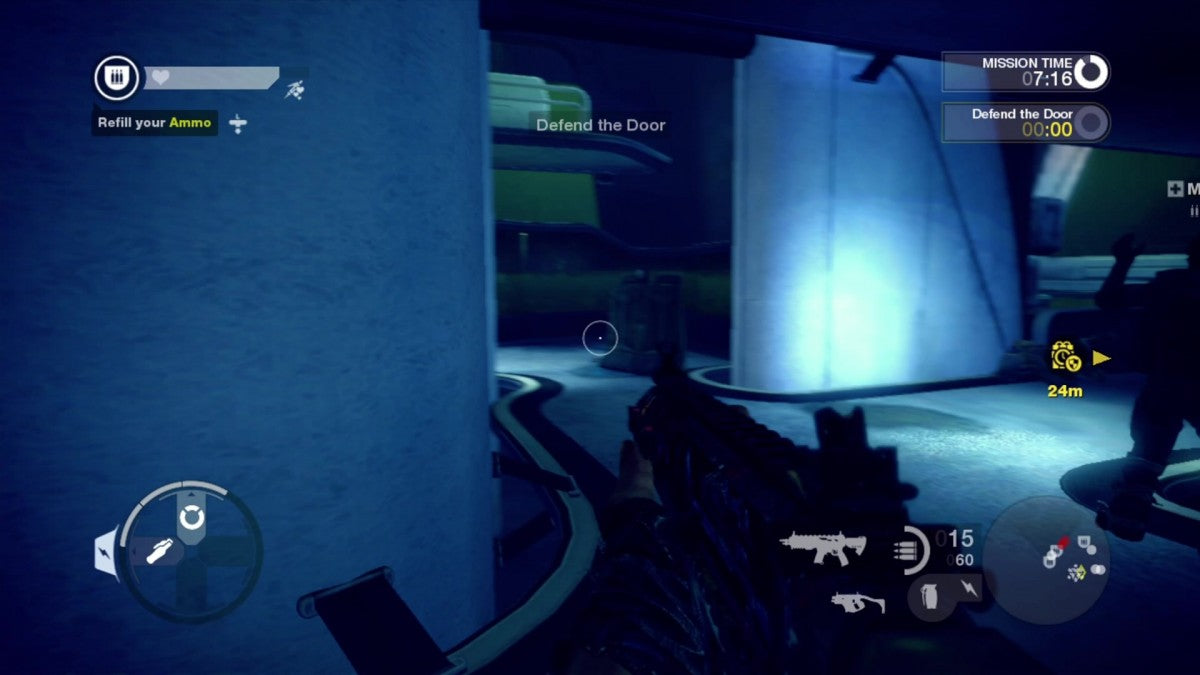The width and height of the screenshot is (1200, 675).
Task: Click the lightning tab beside ability wheel
Action: (x=107, y=552)
